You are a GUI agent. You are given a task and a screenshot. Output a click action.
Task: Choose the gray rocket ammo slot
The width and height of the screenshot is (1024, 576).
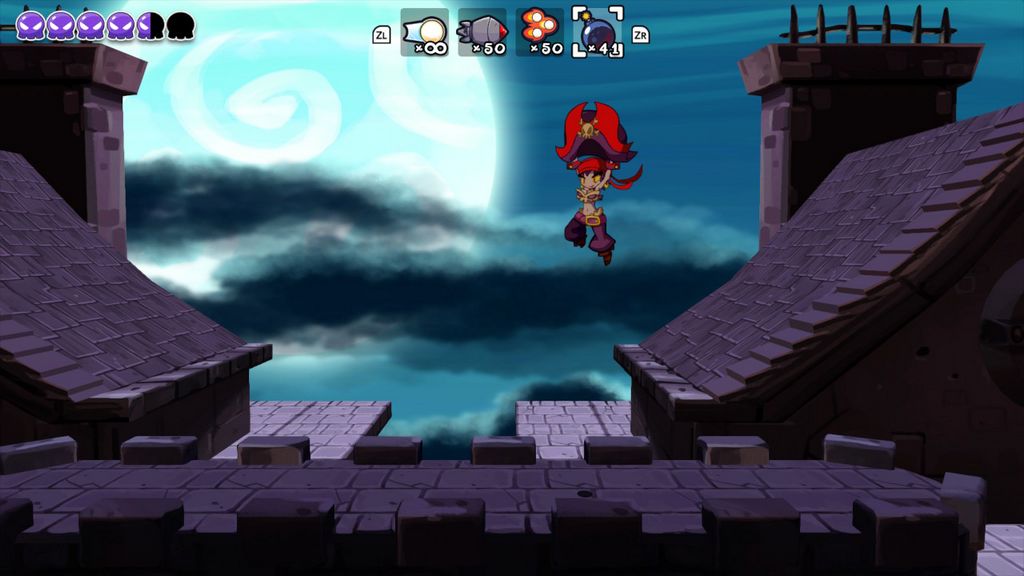(482, 33)
